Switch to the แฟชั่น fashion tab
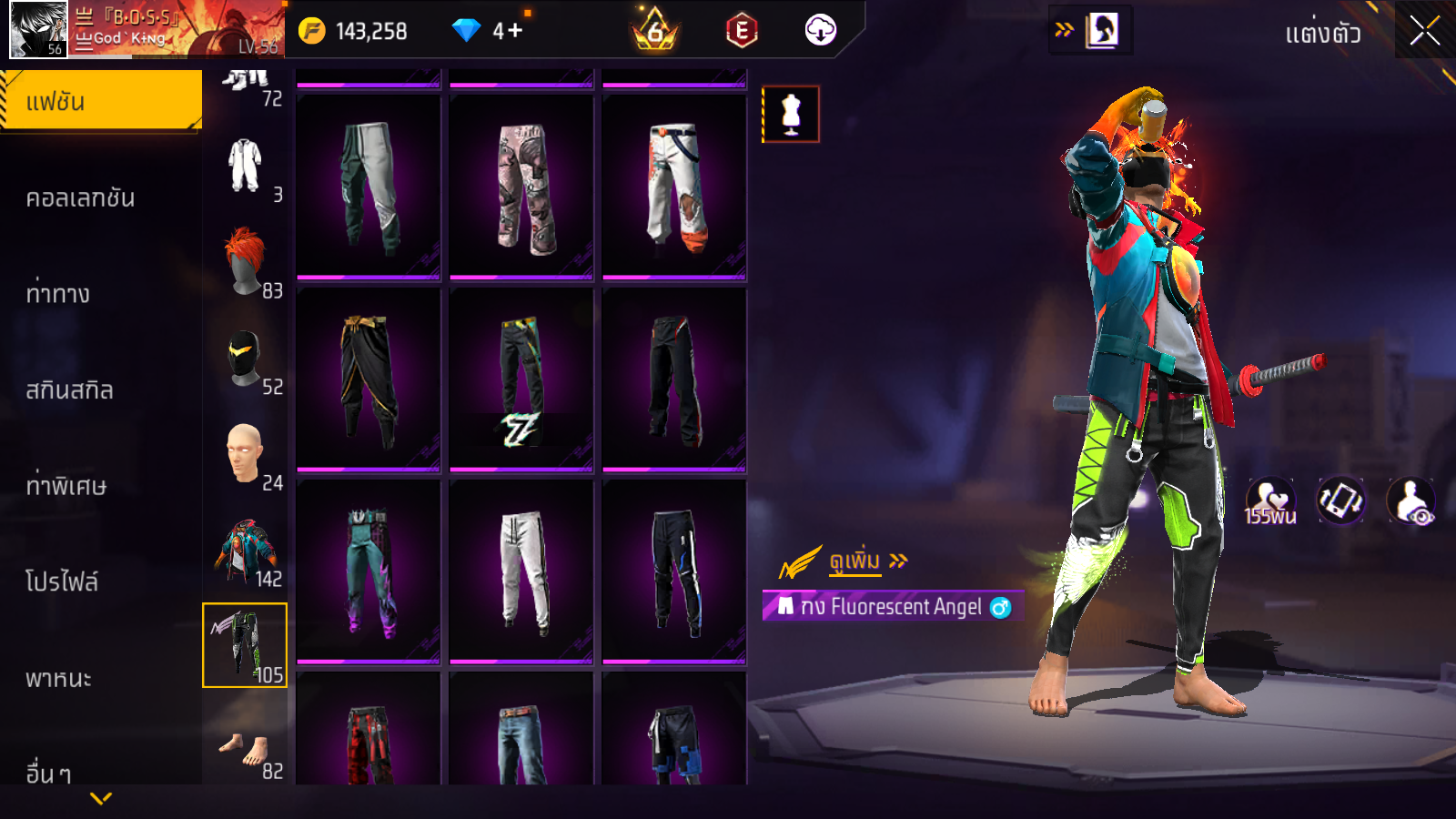Image resolution: width=1456 pixels, height=819 pixels. 100,101
